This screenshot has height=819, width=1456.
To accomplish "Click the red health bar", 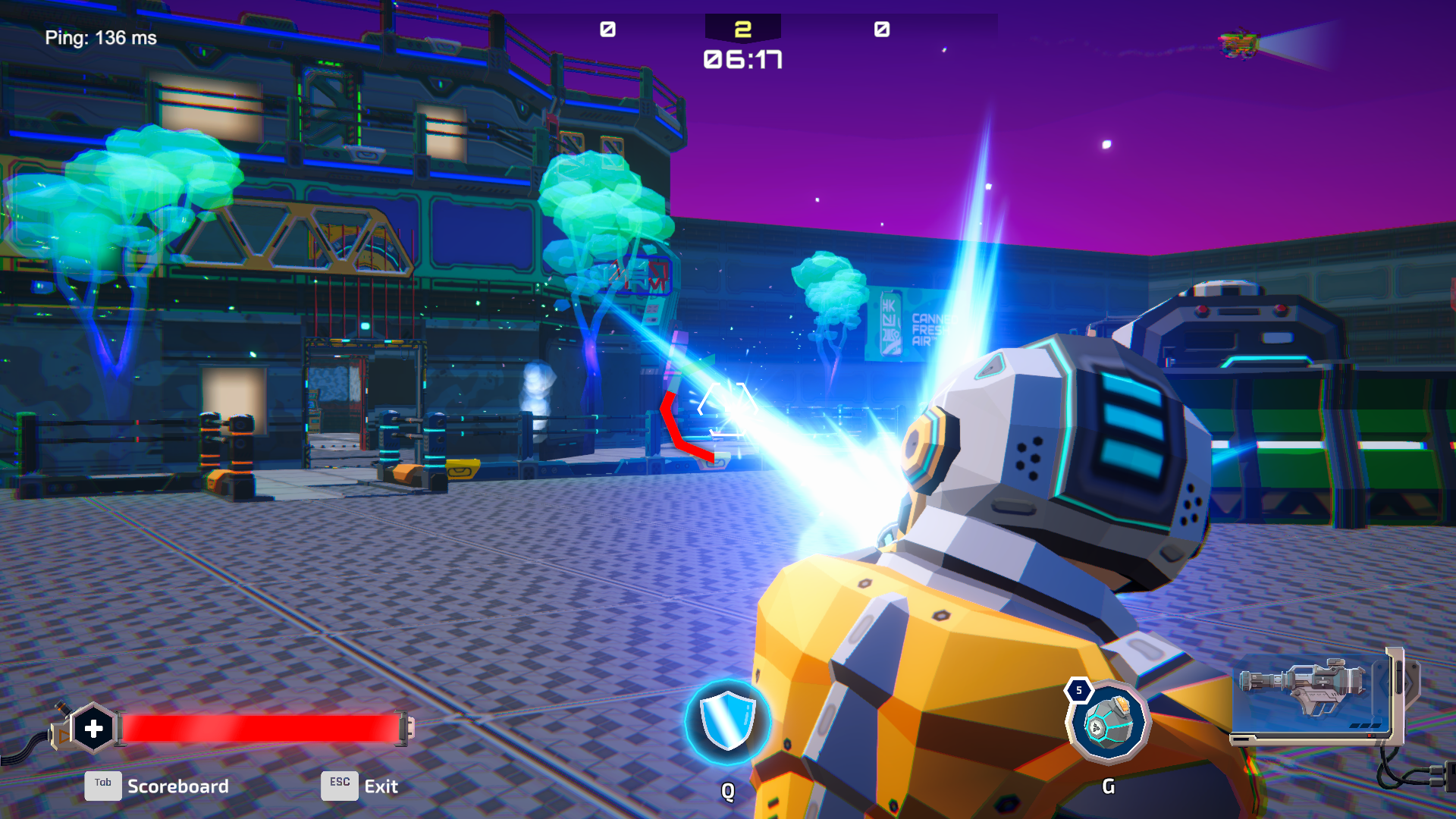I will (262, 726).
